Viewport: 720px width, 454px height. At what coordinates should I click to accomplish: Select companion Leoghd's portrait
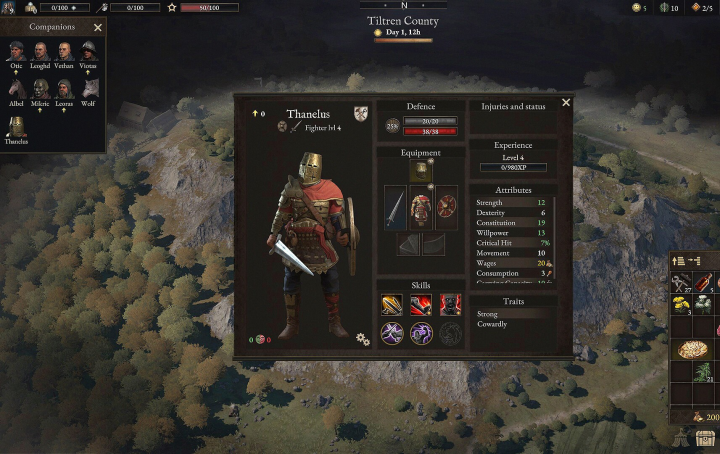pos(41,51)
